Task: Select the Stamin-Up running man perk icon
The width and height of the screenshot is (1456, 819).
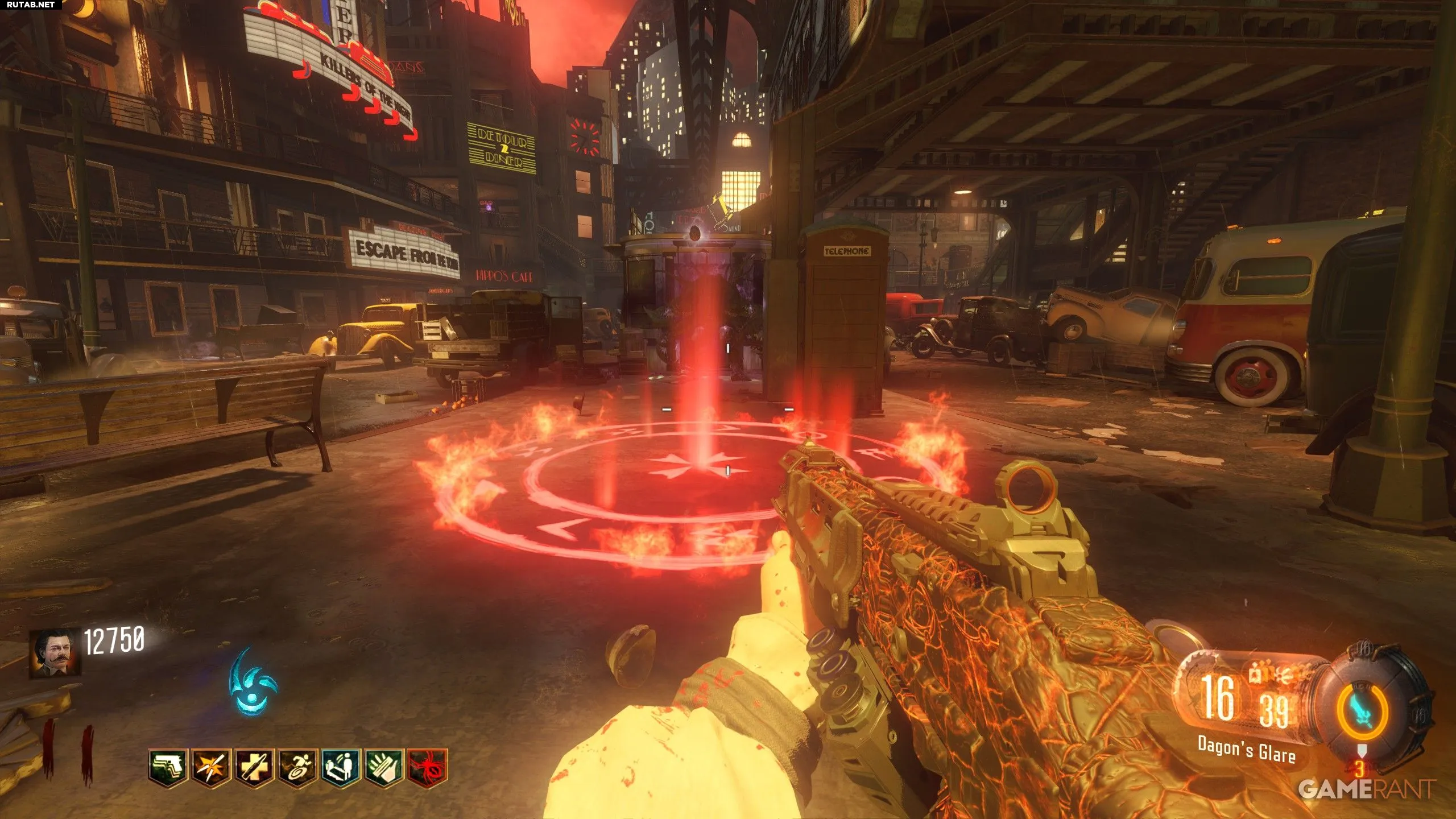Action: (x=297, y=768)
